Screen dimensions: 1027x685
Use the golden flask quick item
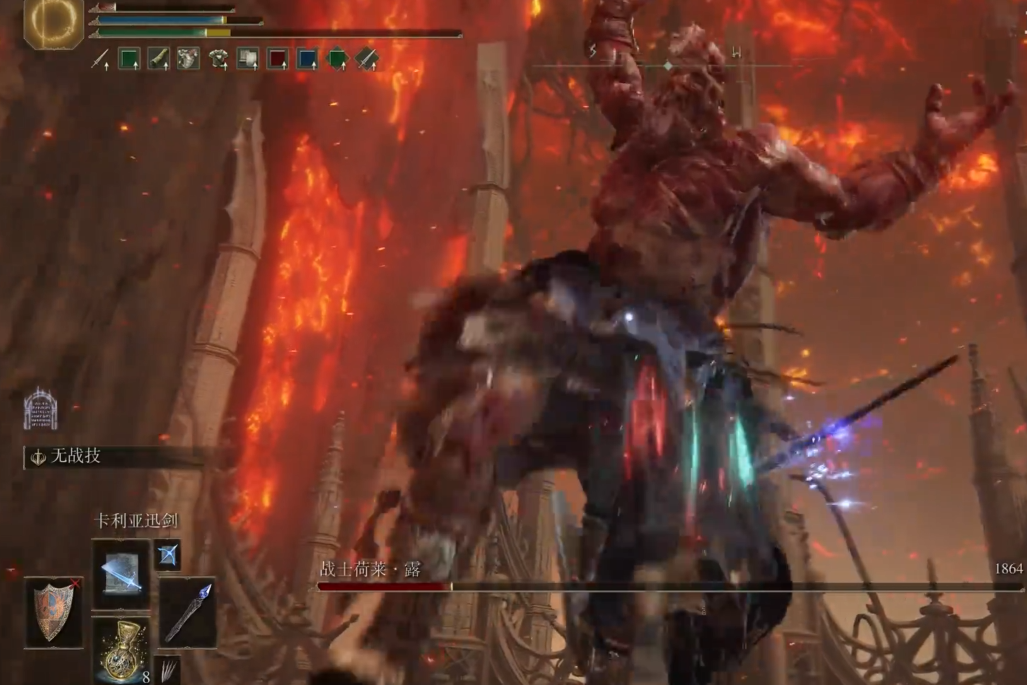[121, 648]
